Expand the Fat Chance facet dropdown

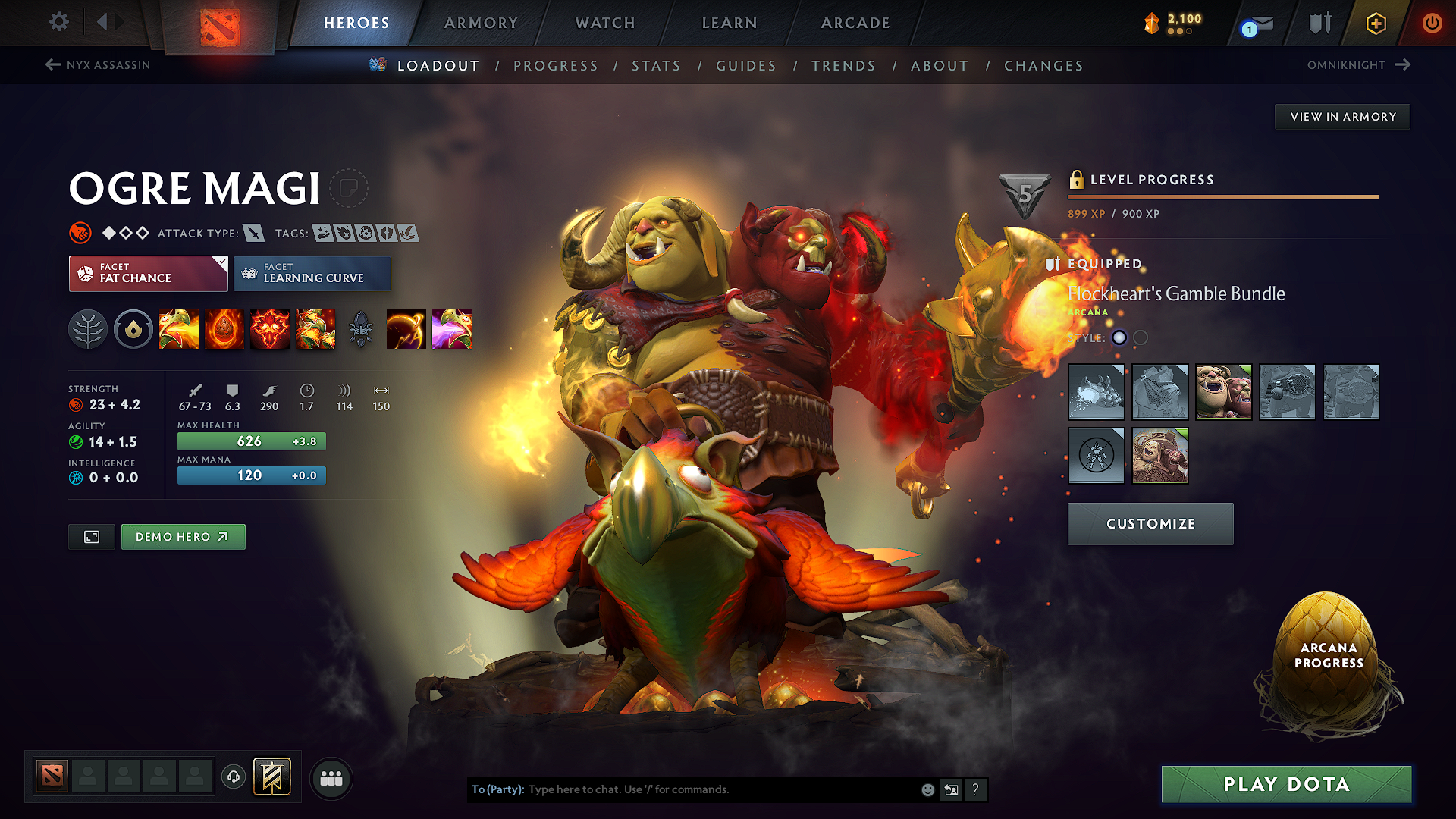(x=148, y=273)
